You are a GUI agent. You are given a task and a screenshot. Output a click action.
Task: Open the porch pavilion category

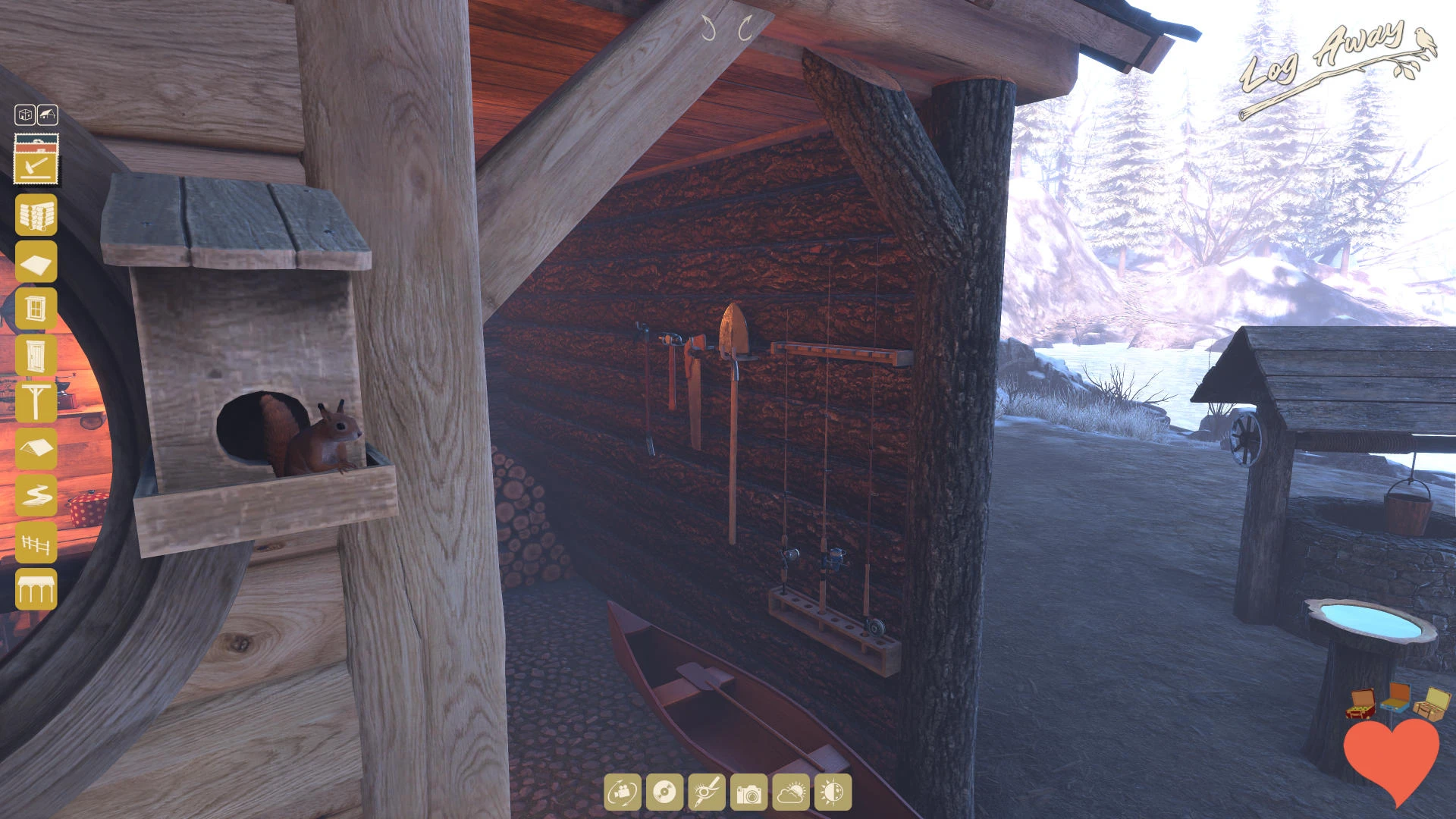click(36, 589)
